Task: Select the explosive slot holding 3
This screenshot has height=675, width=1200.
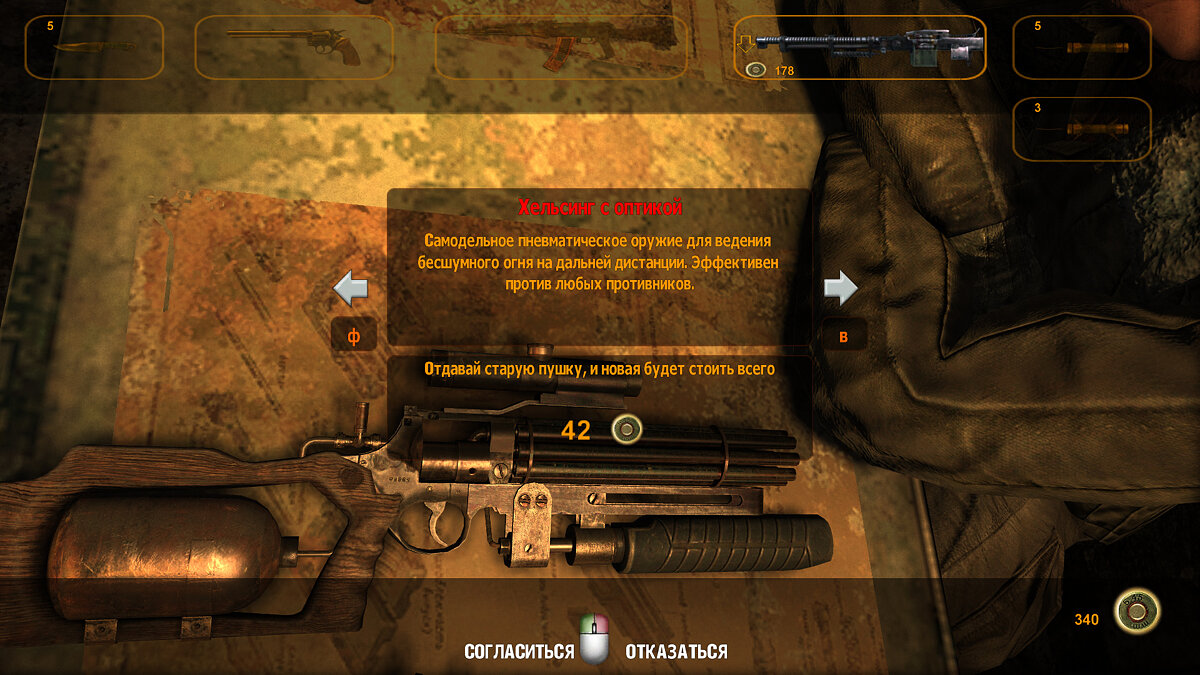Action: coord(1082,128)
